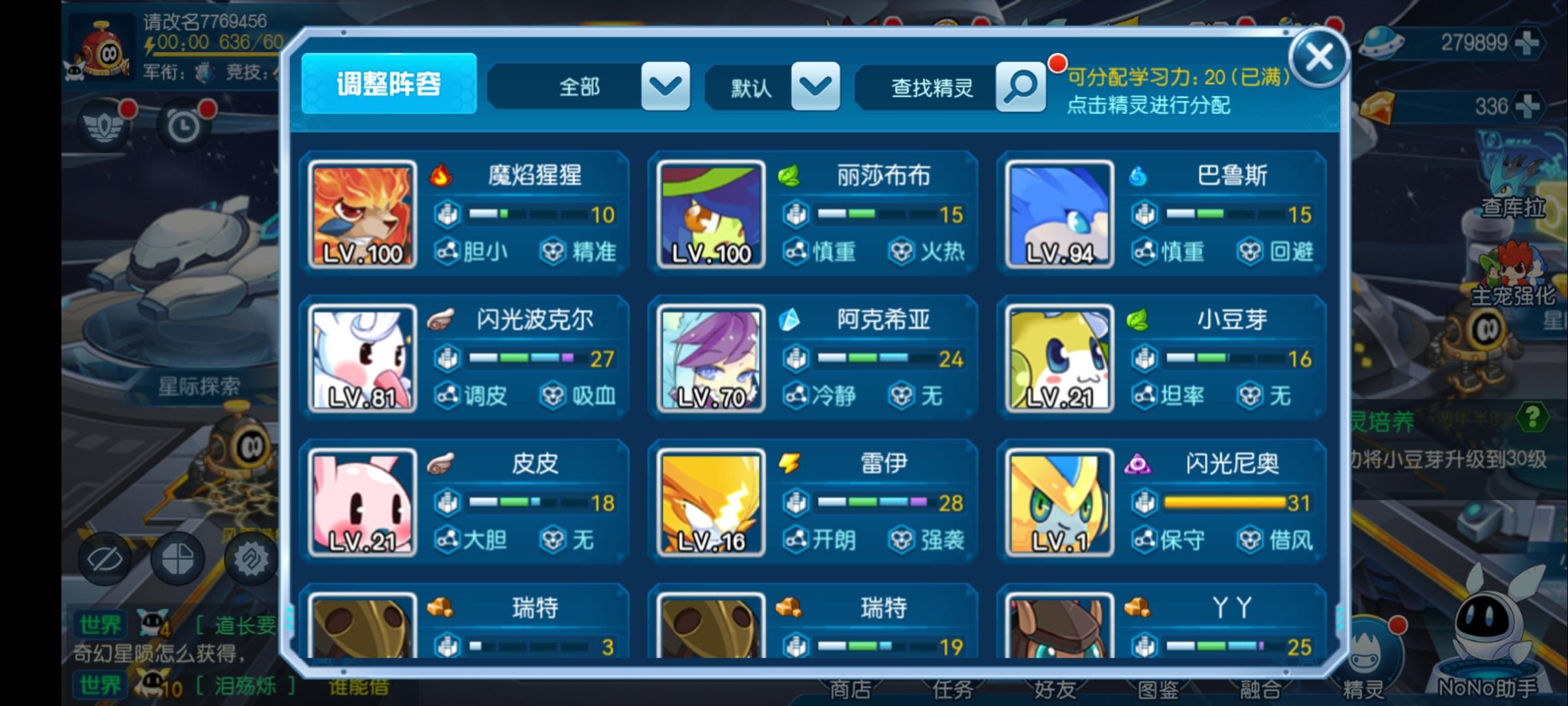1568x706 pixels.
Task: Toggle the hide-interface eye icon
Action: [105, 559]
